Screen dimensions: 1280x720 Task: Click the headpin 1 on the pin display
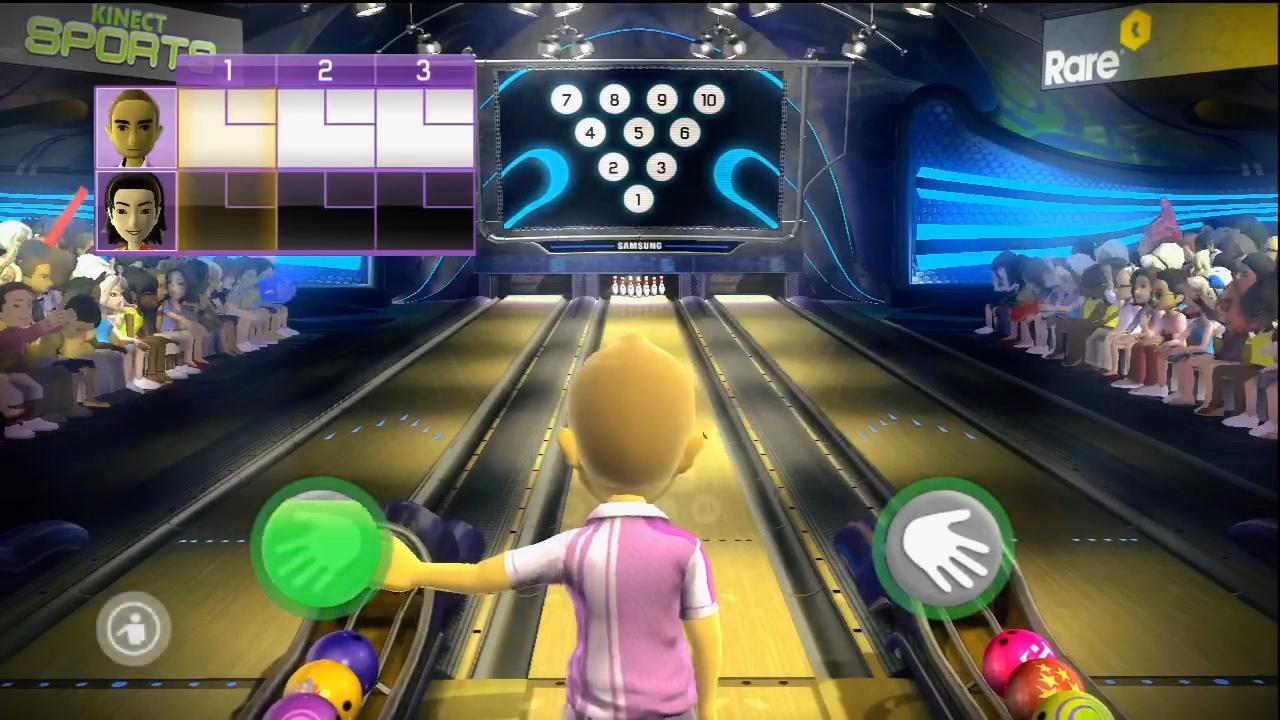point(637,199)
